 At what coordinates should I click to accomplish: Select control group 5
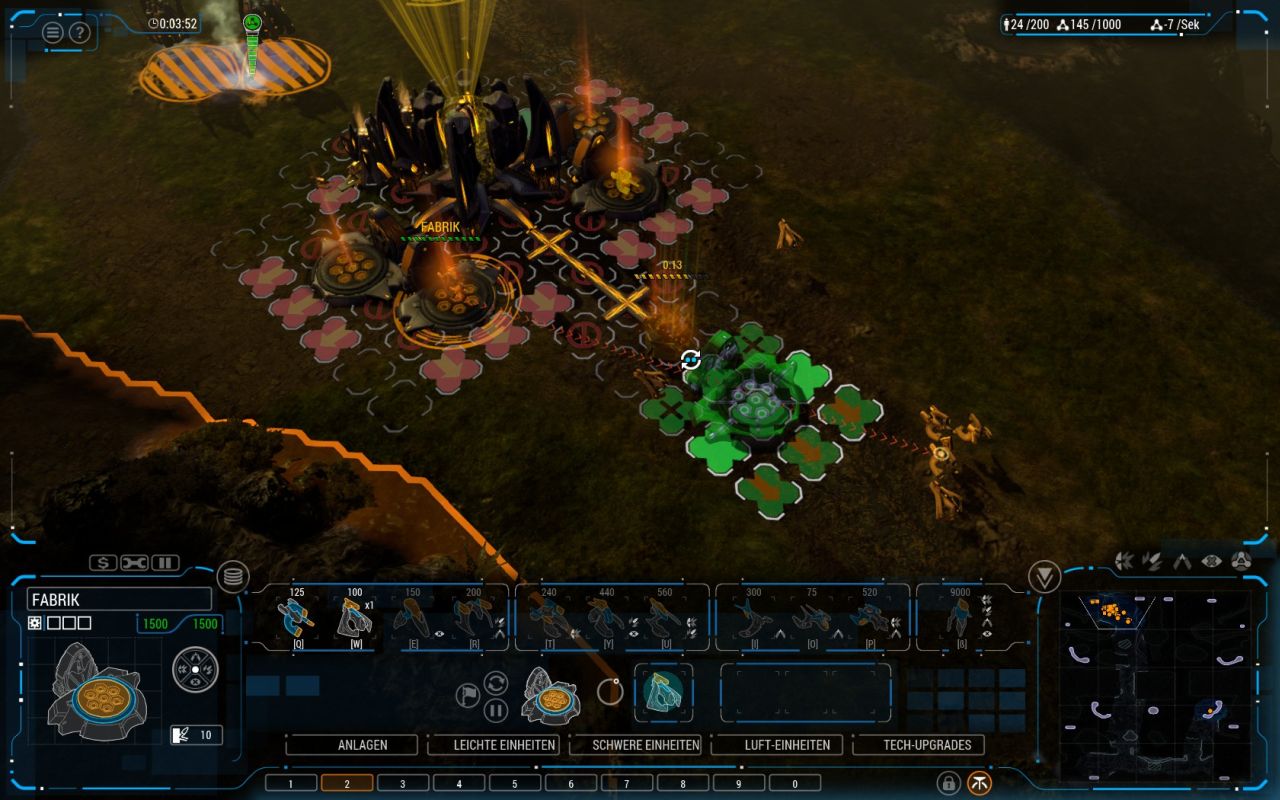pos(515,783)
